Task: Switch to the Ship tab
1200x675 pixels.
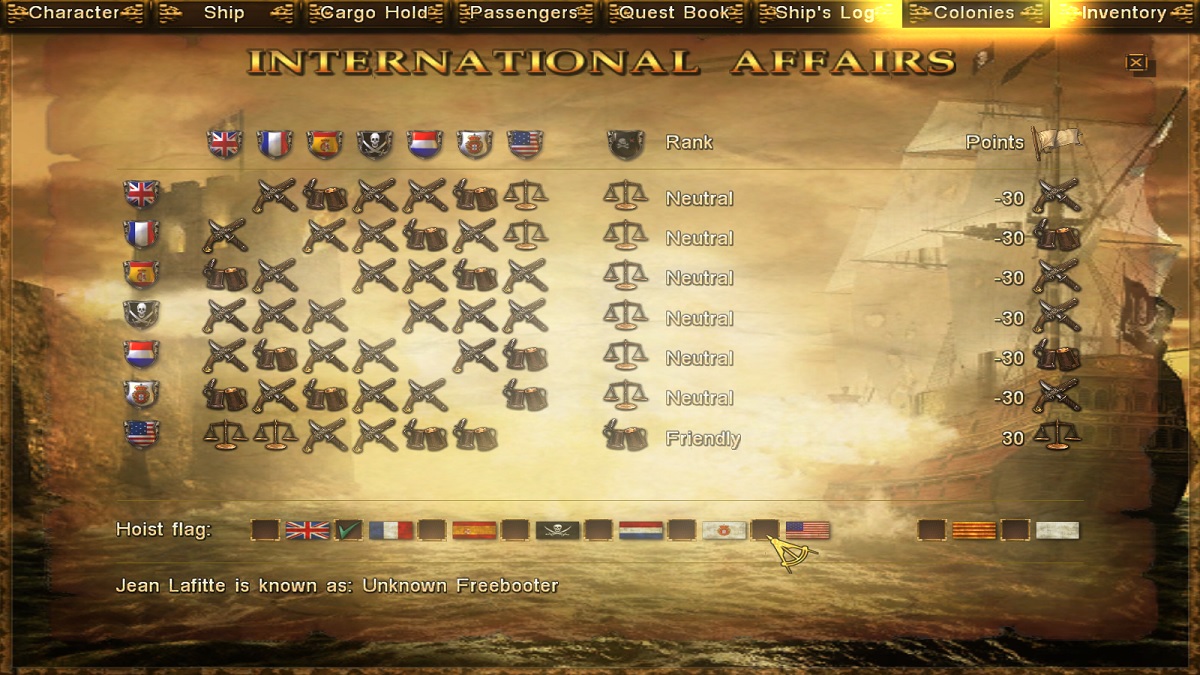Action: (x=224, y=13)
